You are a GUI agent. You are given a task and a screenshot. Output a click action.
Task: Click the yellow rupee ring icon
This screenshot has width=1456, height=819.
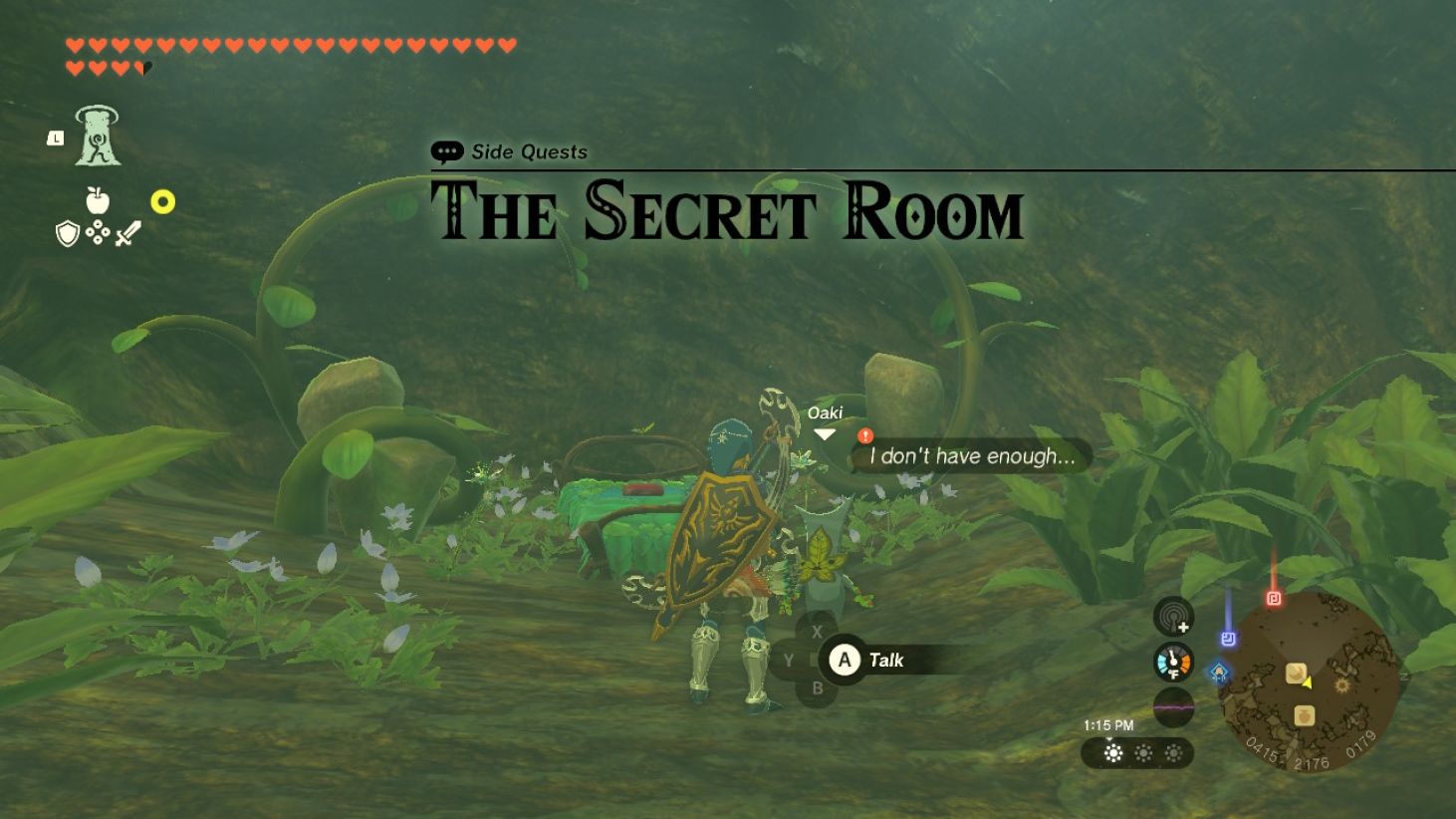pos(164,203)
